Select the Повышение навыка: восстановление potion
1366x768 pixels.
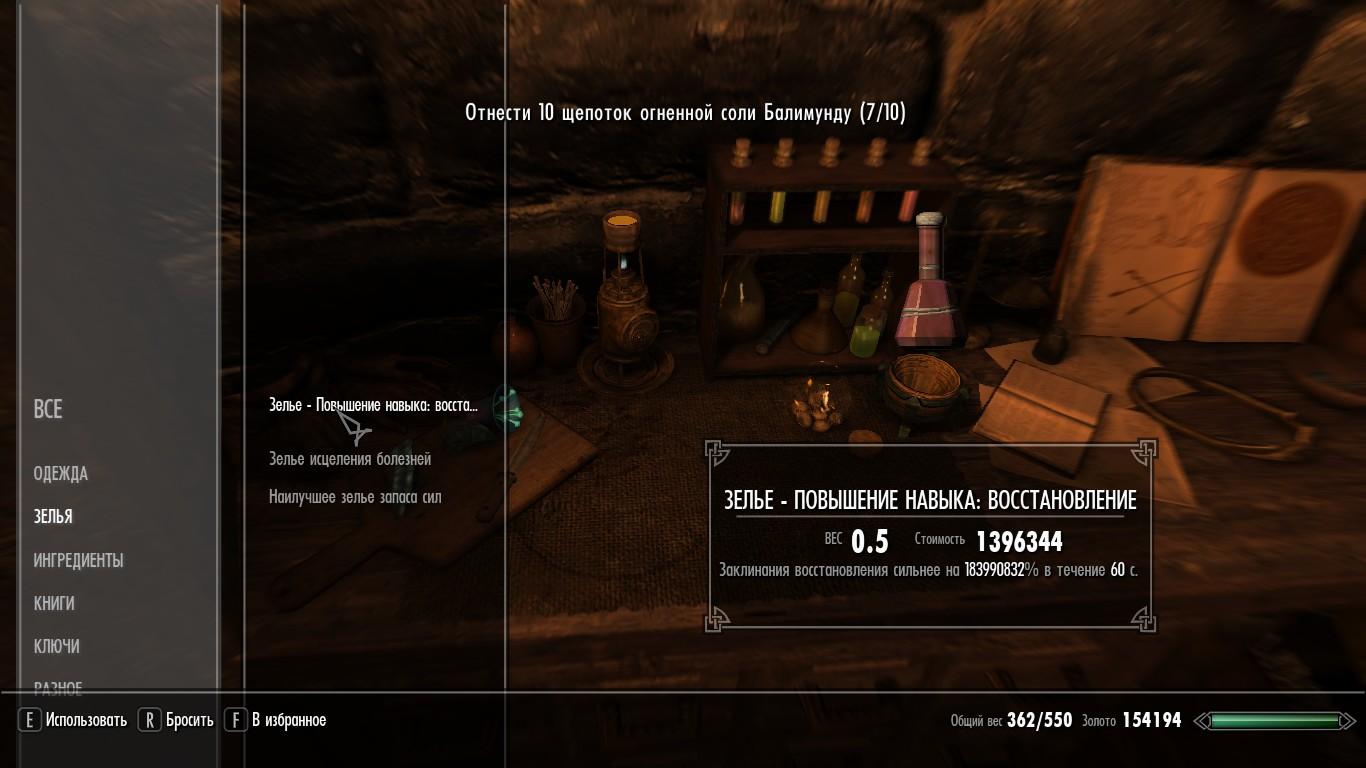click(x=373, y=405)
